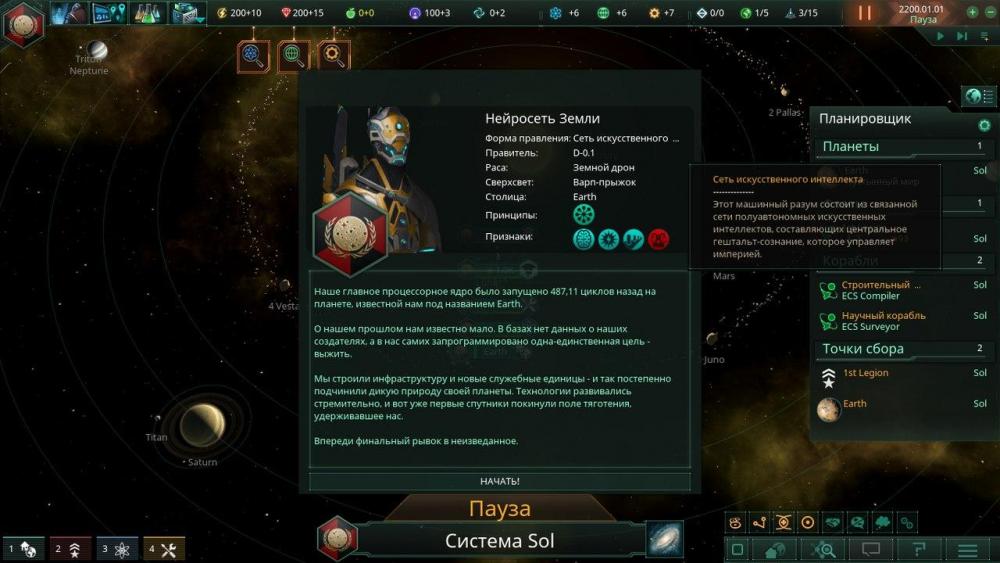Image resolution: width=1000 pixels, height=563 pixels.
Task: Open the main menu hamburger button
Action: pos(967,549)
